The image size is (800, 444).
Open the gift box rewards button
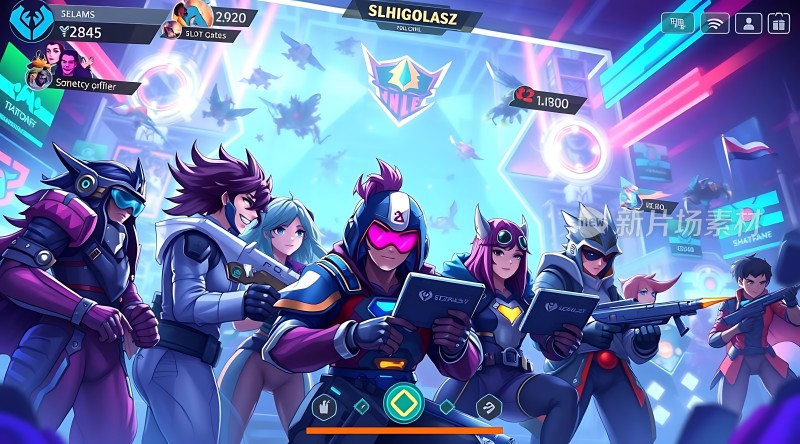[x=780, y=24]
